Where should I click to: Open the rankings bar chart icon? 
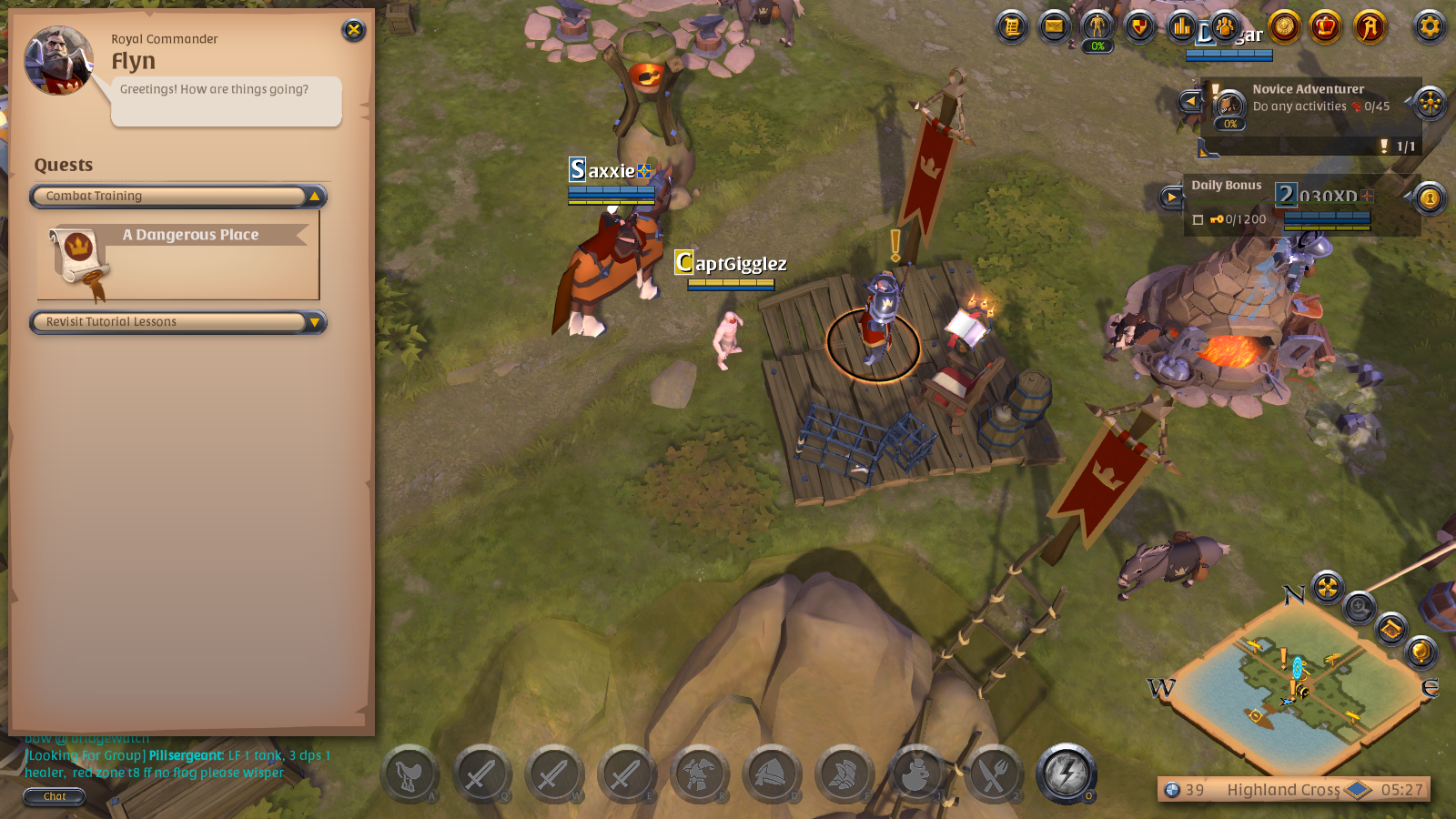pyautogui.click(x=1182, y=27)
